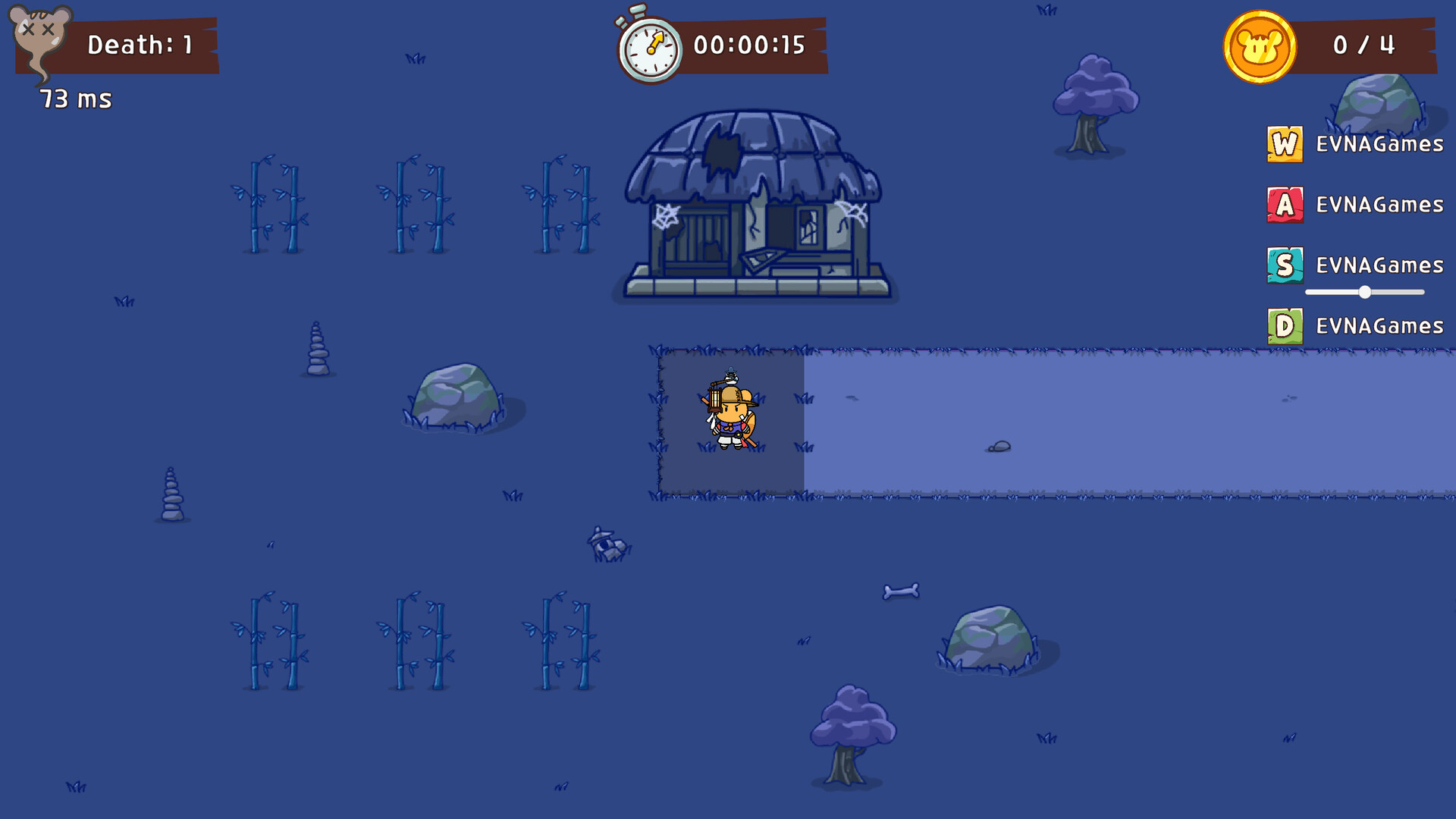This screenshot has height=819, width=1456.
Task: Click the S key icon
Action: click(x=1284, y=265)
